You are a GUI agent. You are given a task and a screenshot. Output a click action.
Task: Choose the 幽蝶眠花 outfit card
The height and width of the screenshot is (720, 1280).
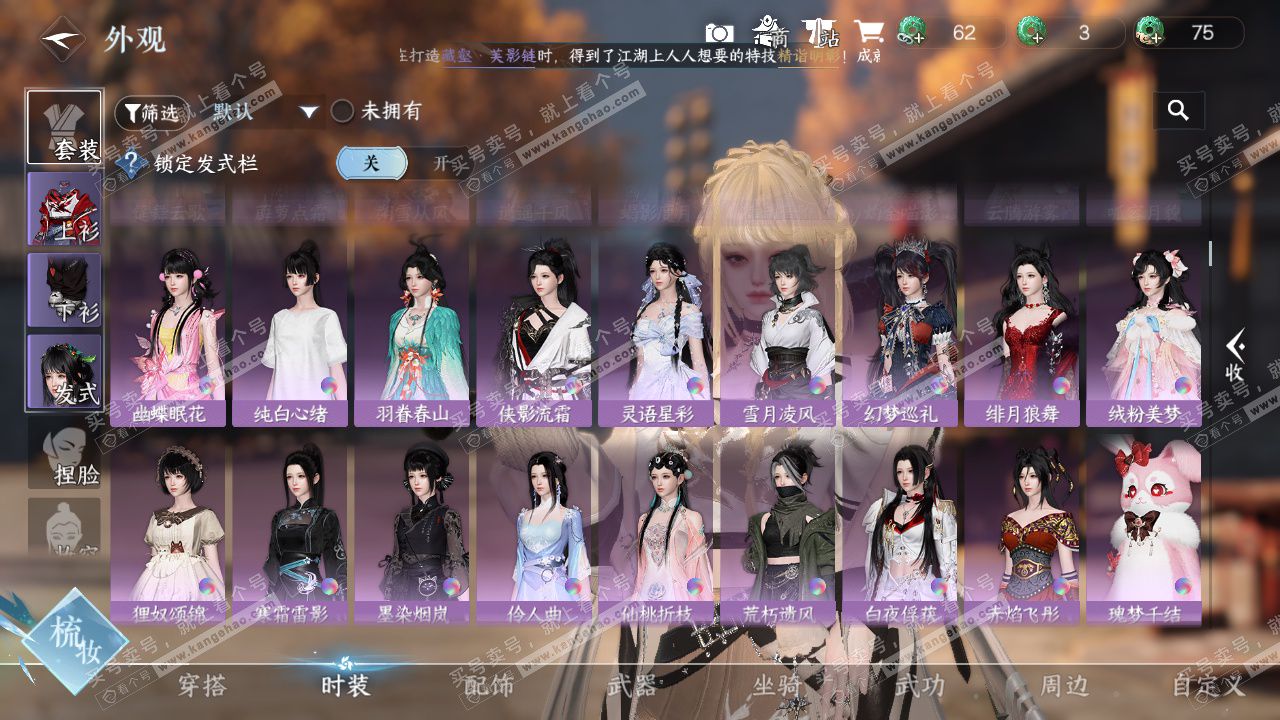click(168, 331)
